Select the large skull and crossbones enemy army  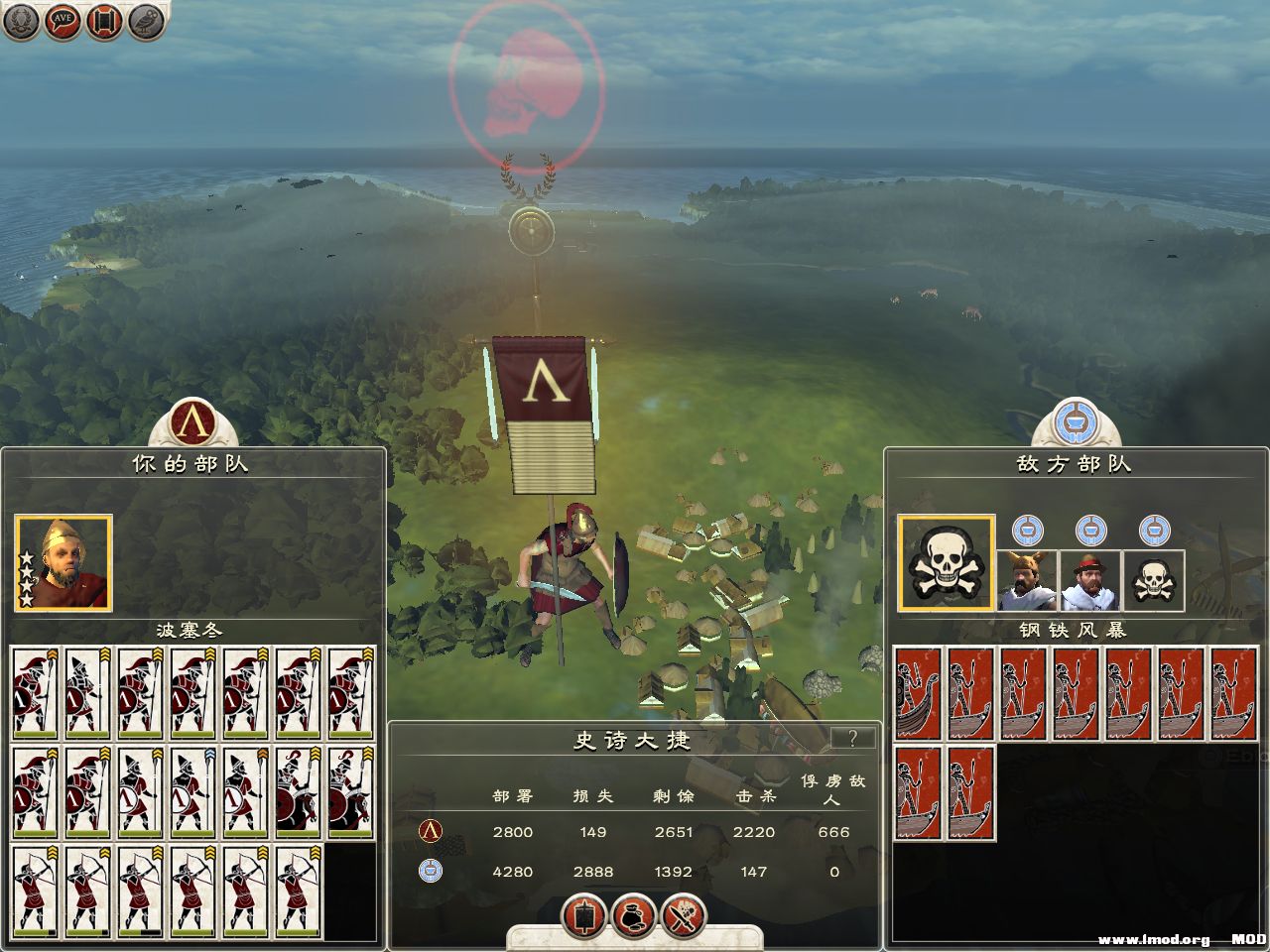pos(947,562)
